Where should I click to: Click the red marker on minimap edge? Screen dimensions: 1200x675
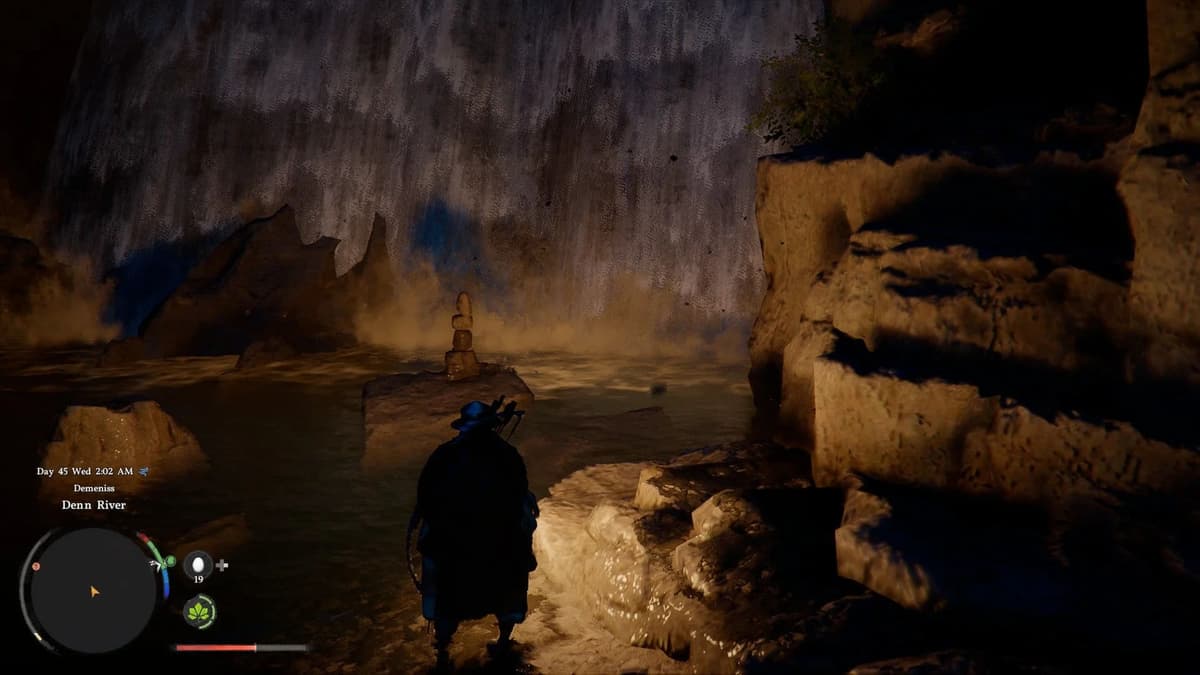coord(36,567)
